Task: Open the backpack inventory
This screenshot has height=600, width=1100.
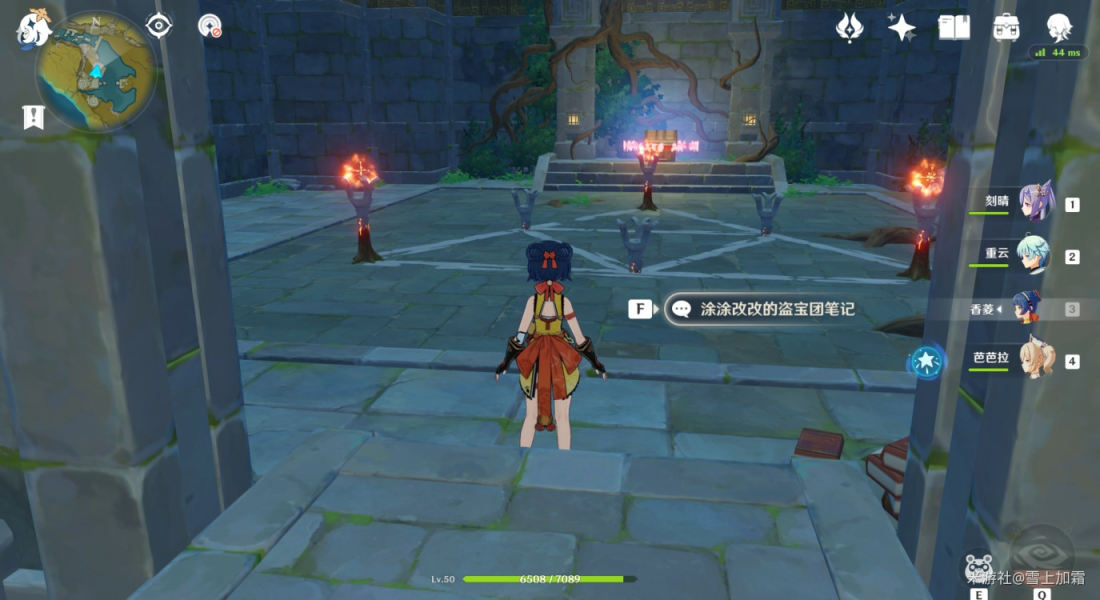Action: pyautogui.click(x=1006, y=27)
